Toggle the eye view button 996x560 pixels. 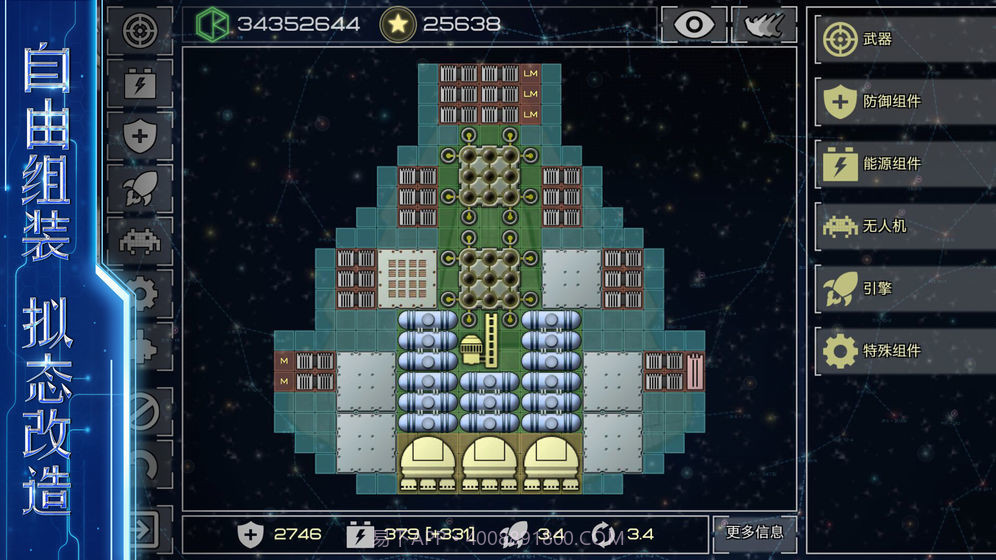click(x=693, y=25)
